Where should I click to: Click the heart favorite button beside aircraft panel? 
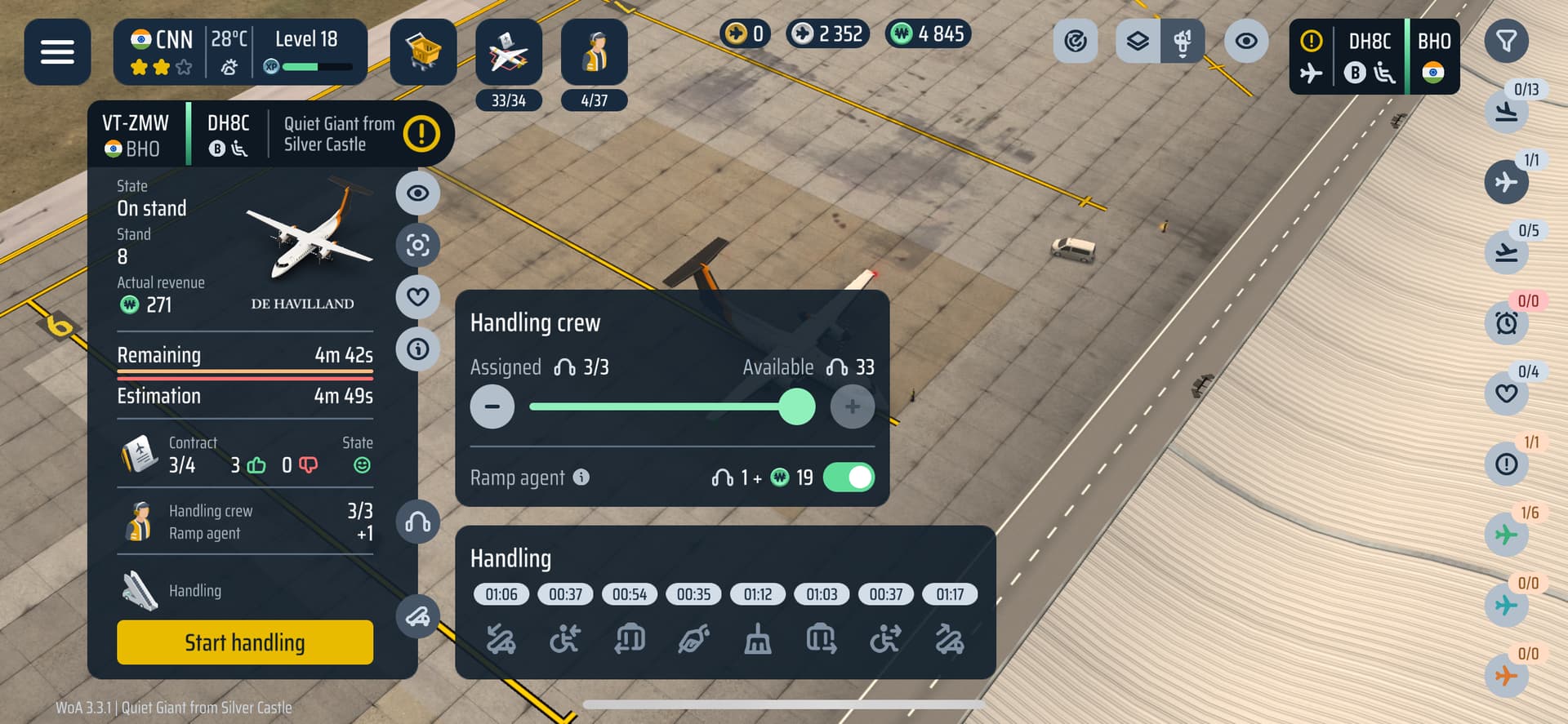point(418,297)
